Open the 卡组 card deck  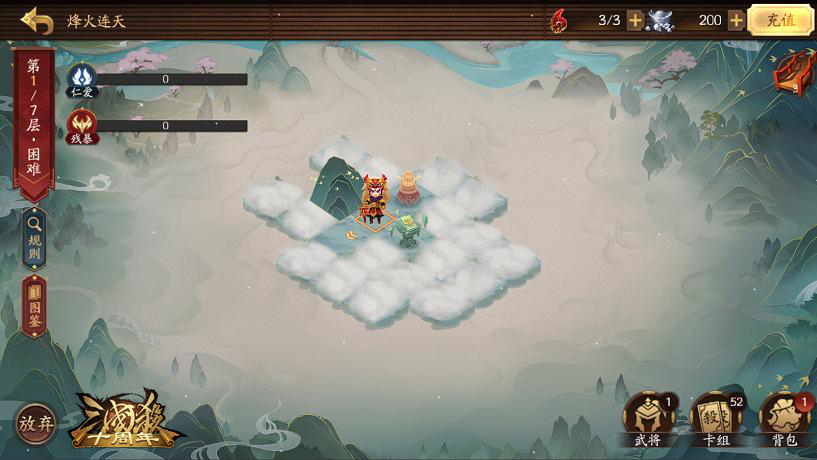716,418
